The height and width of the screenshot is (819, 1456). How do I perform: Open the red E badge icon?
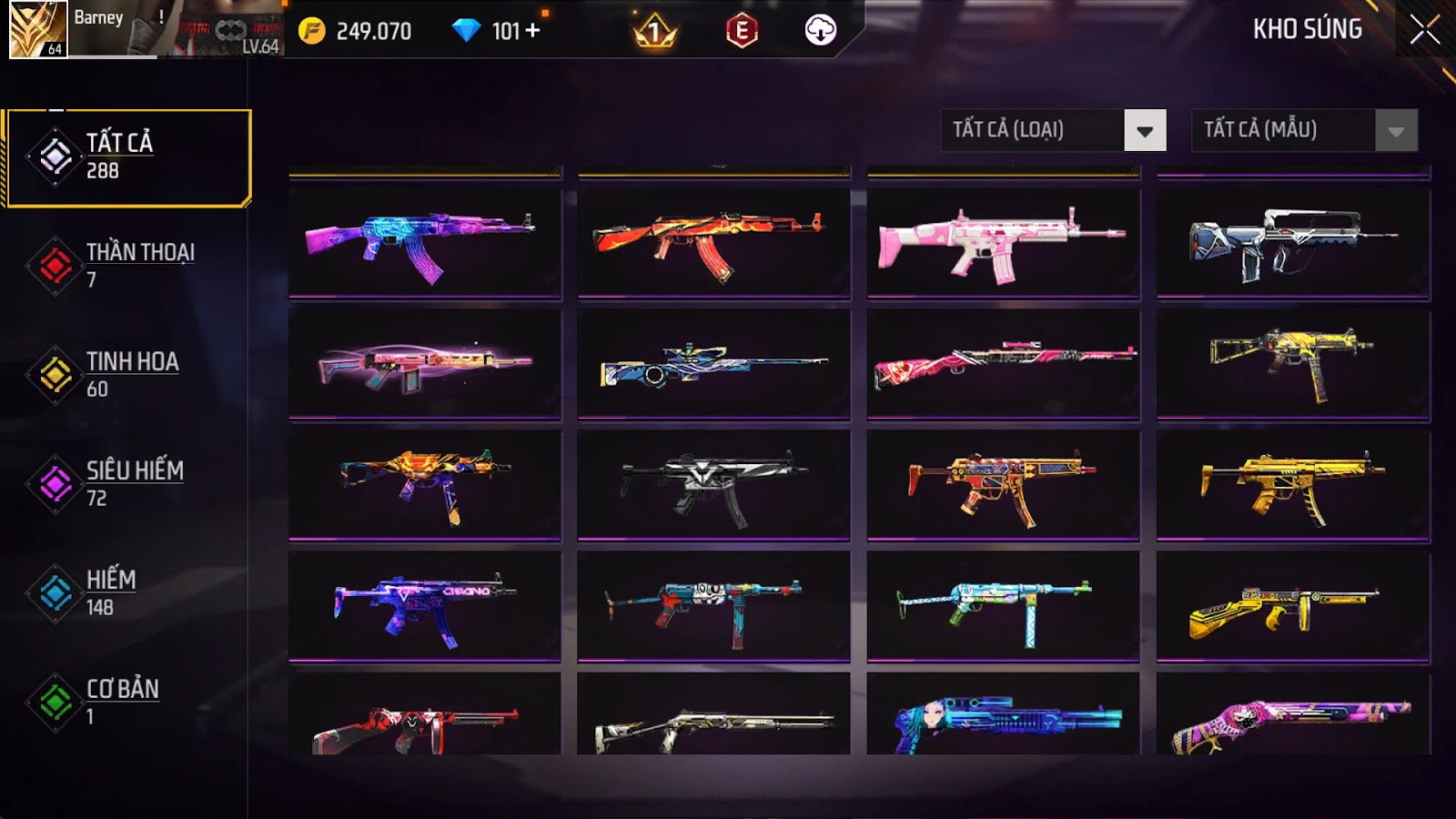[x=742, y=31]
